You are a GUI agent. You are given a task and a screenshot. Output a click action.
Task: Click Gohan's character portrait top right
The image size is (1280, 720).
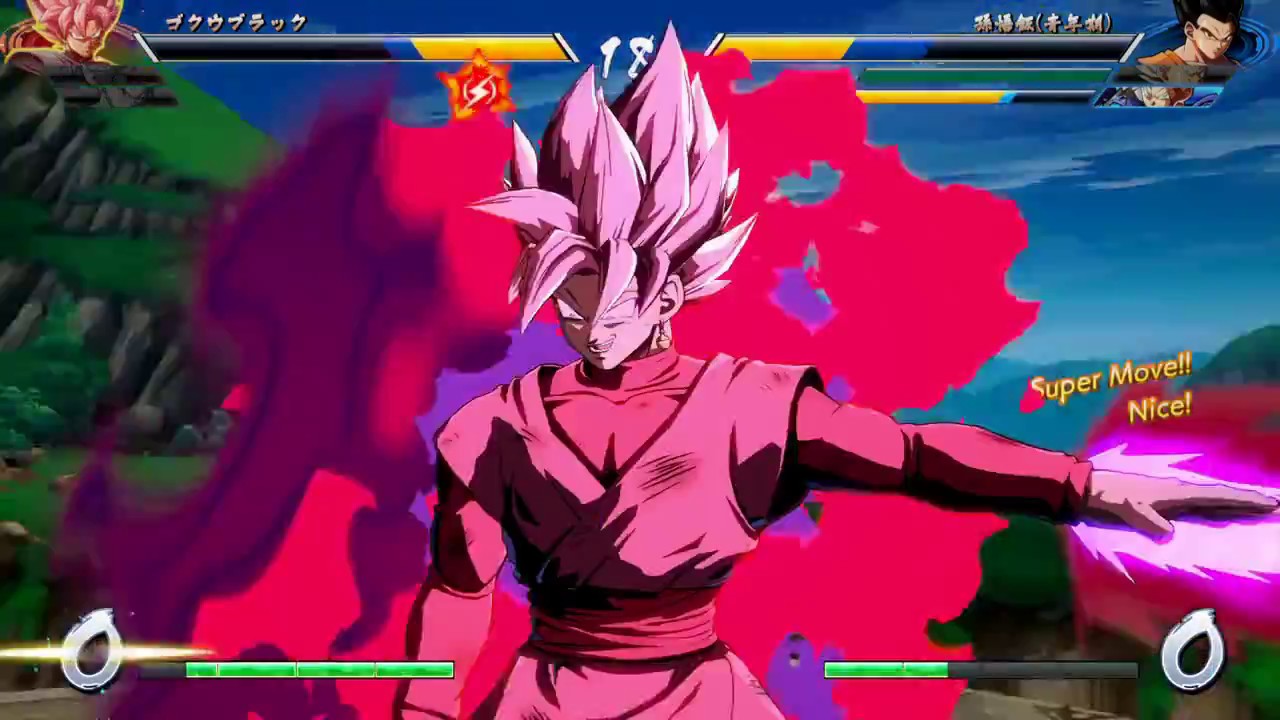(1210, 40)
